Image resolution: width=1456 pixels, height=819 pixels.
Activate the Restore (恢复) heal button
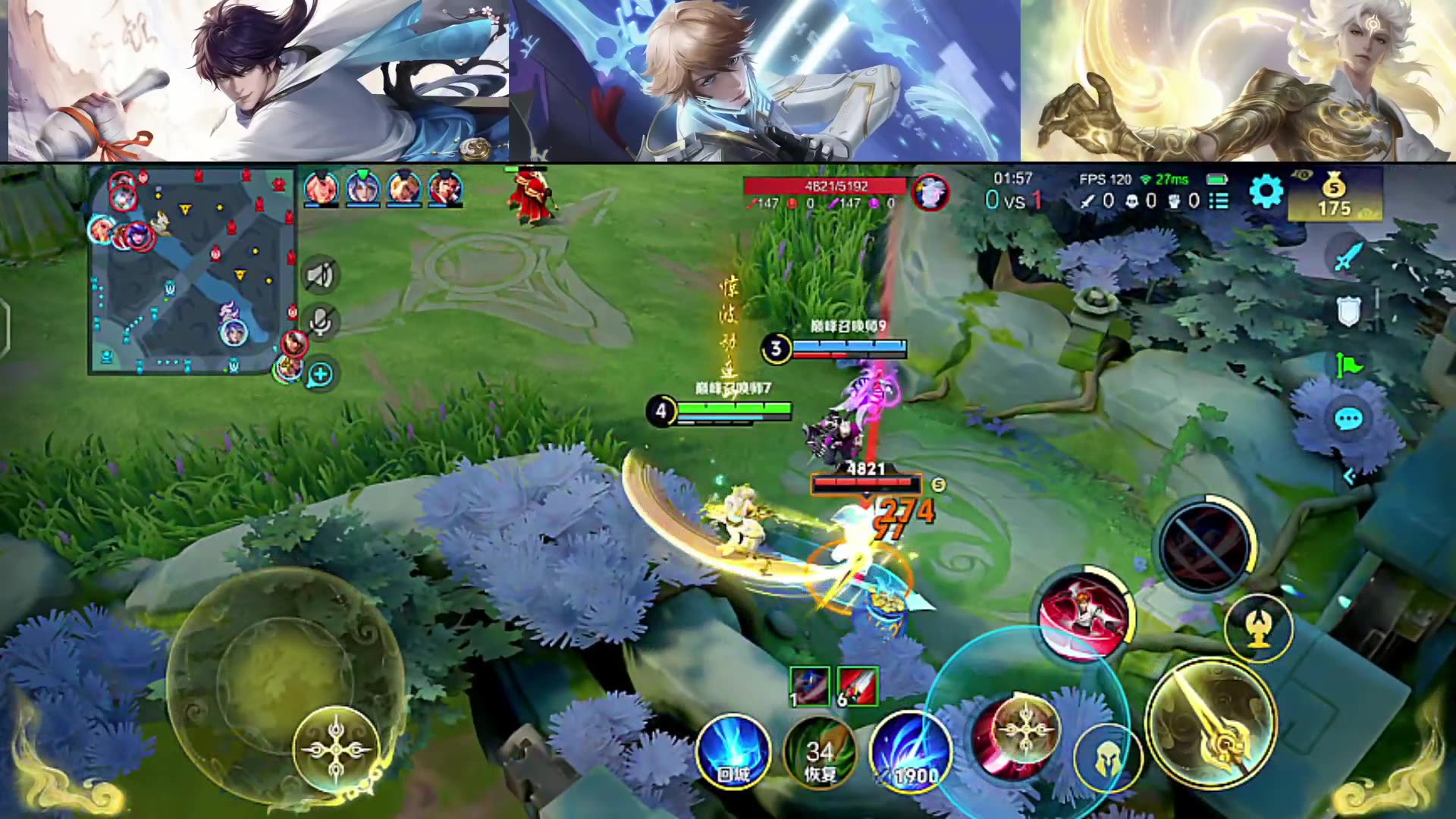tap(820, 752)
